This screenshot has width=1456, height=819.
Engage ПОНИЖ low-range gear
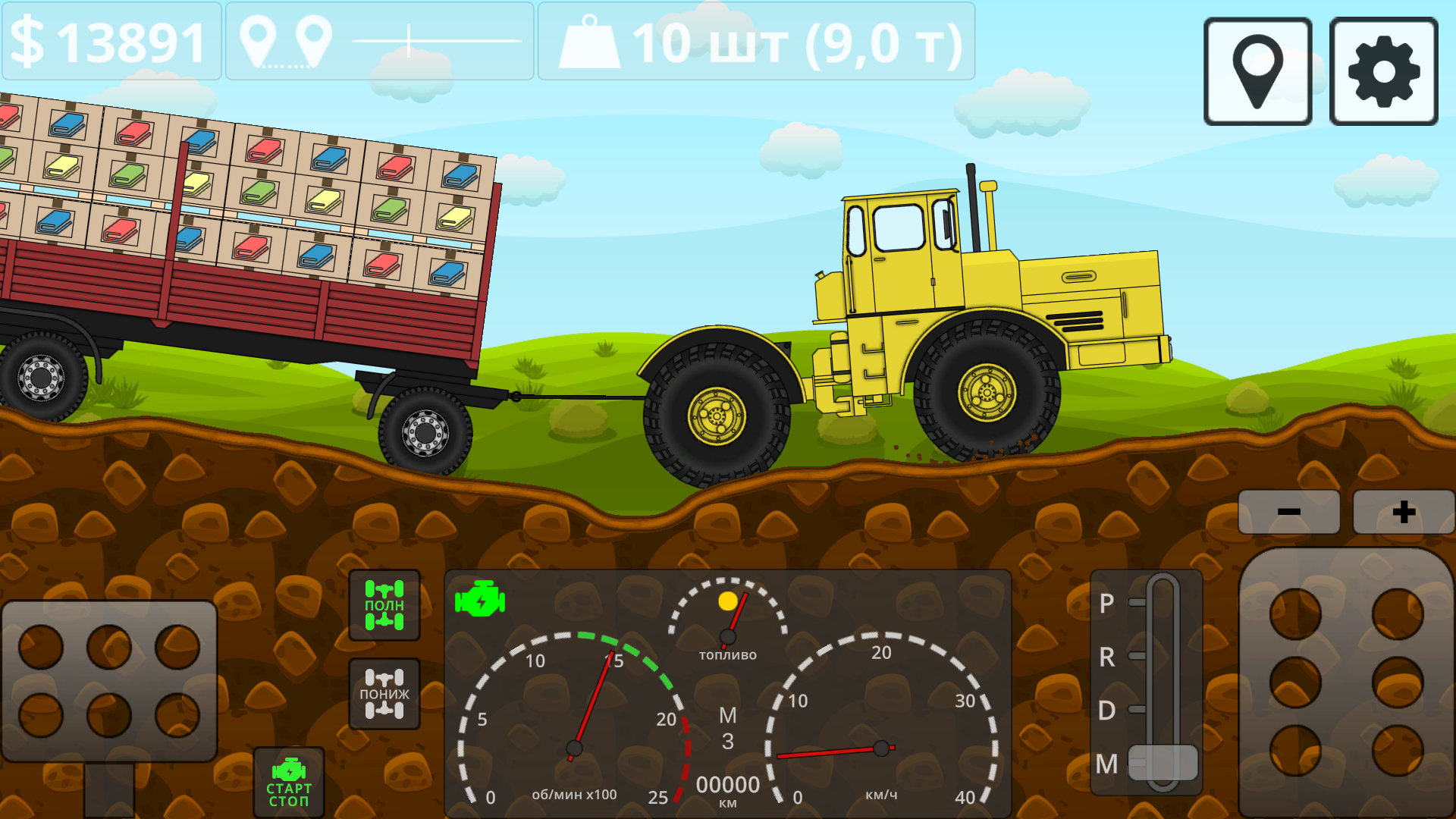pyautogui.click(x=385, y=694)
